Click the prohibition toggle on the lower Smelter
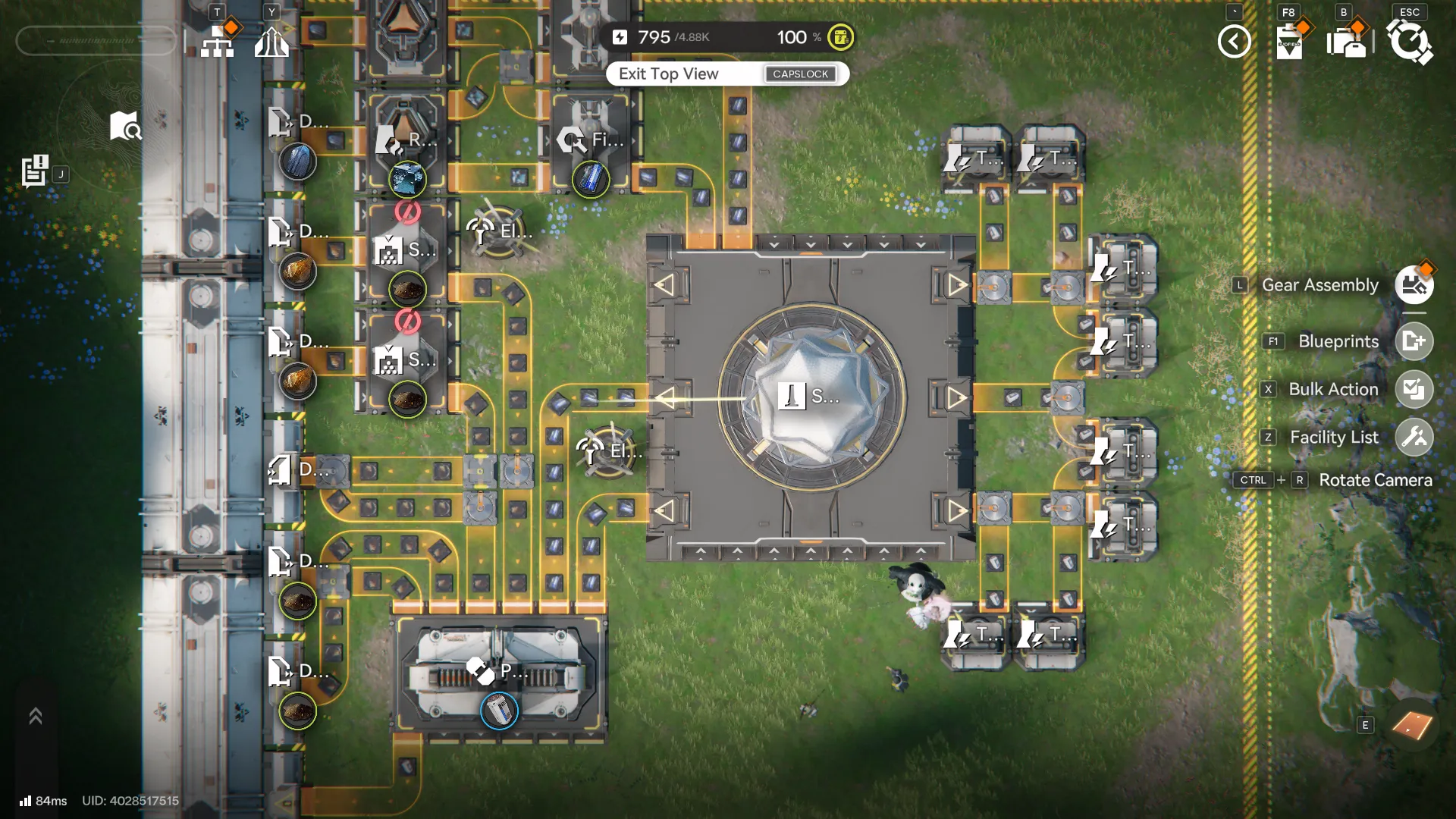Screen dimensions: 1456x819 coord(409,323)
